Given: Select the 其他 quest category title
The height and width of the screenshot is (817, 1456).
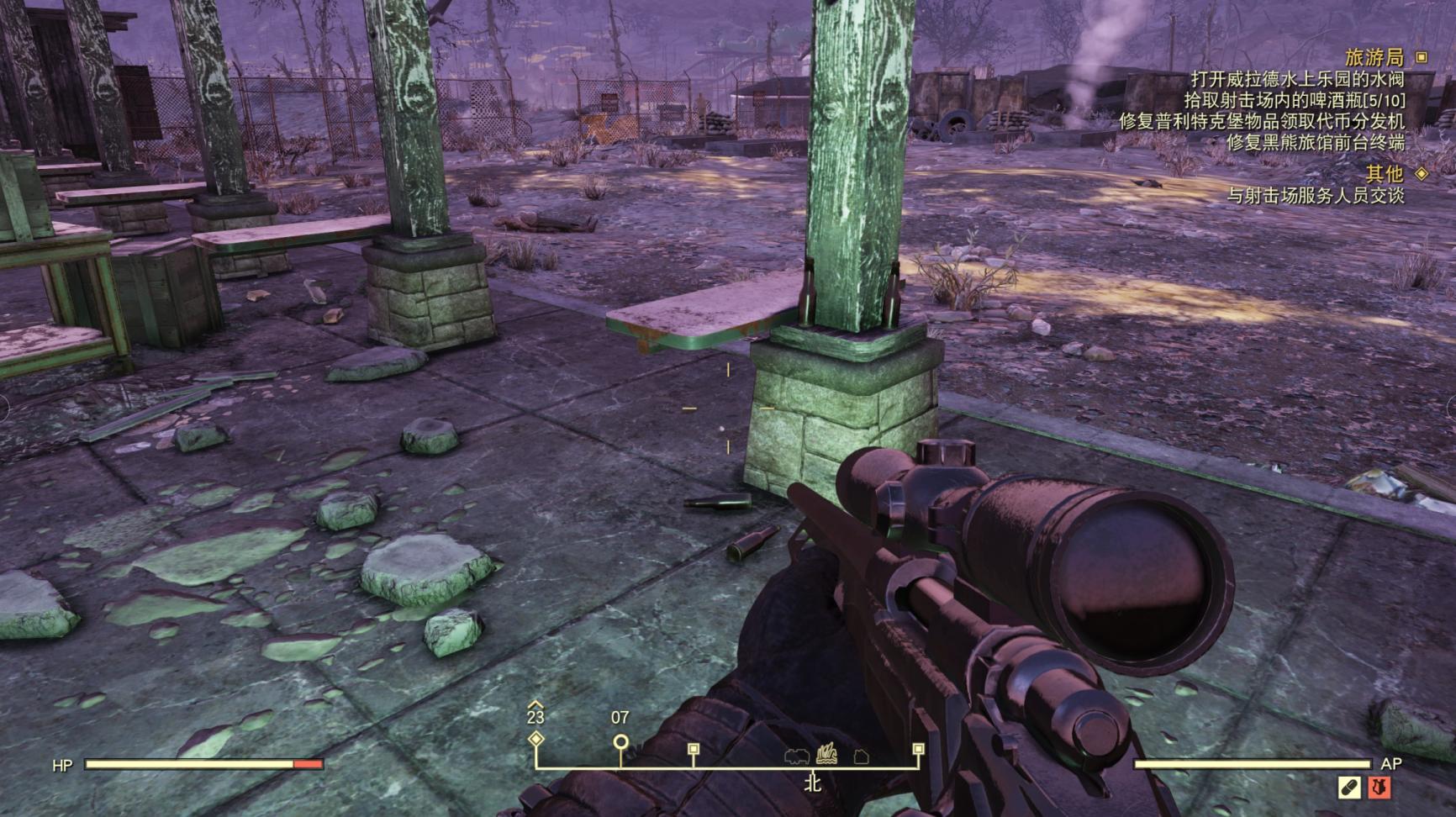Looking at the screenshot, I should pyautogui.click(x=1384, y=174).
